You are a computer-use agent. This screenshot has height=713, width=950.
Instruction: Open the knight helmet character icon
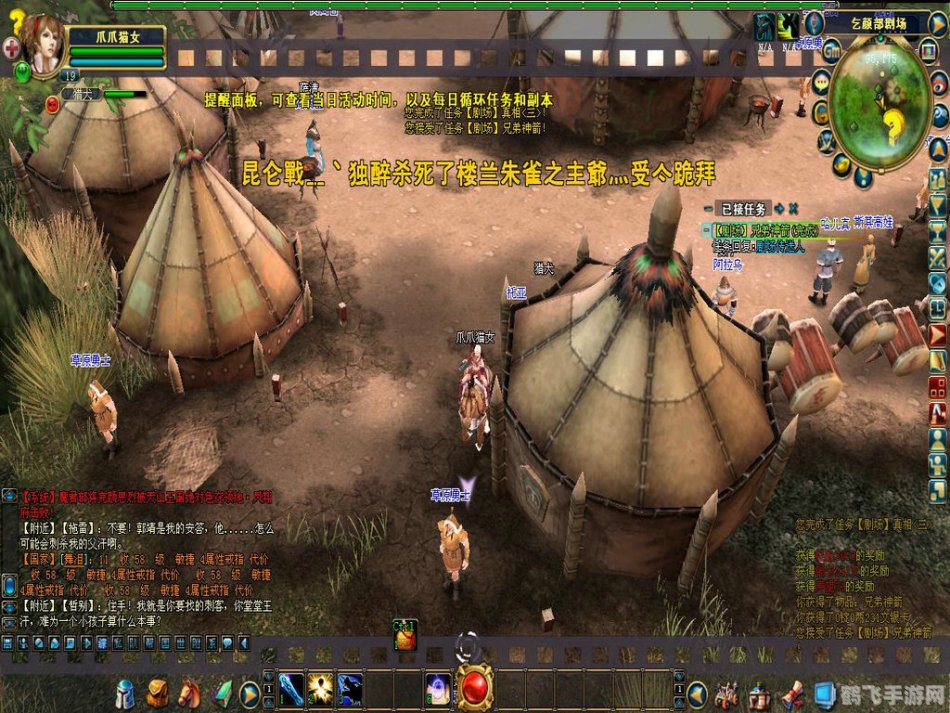125,692
